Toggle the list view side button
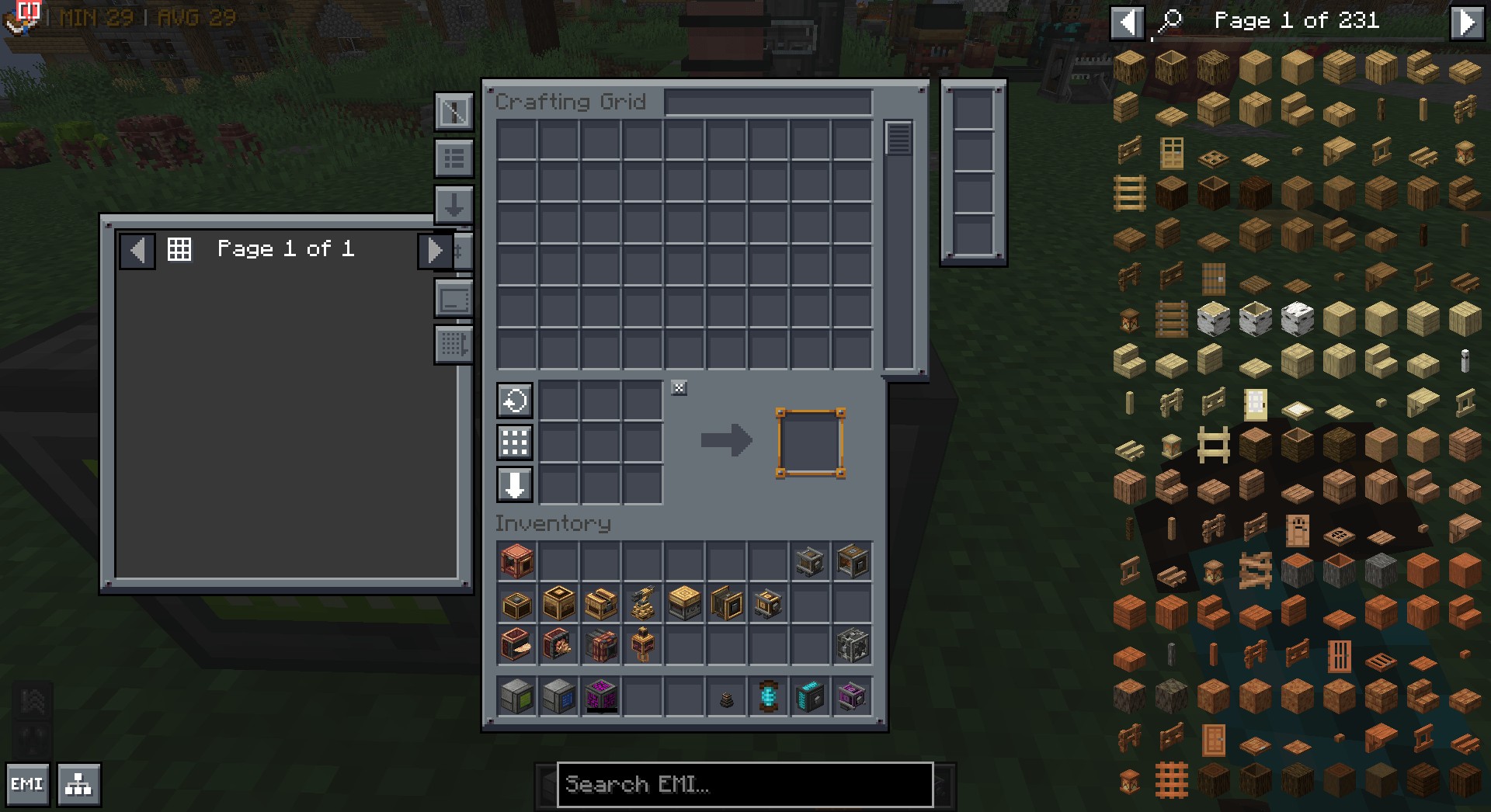The width and height of the screenshot is (1491, 812). (454, 159)
